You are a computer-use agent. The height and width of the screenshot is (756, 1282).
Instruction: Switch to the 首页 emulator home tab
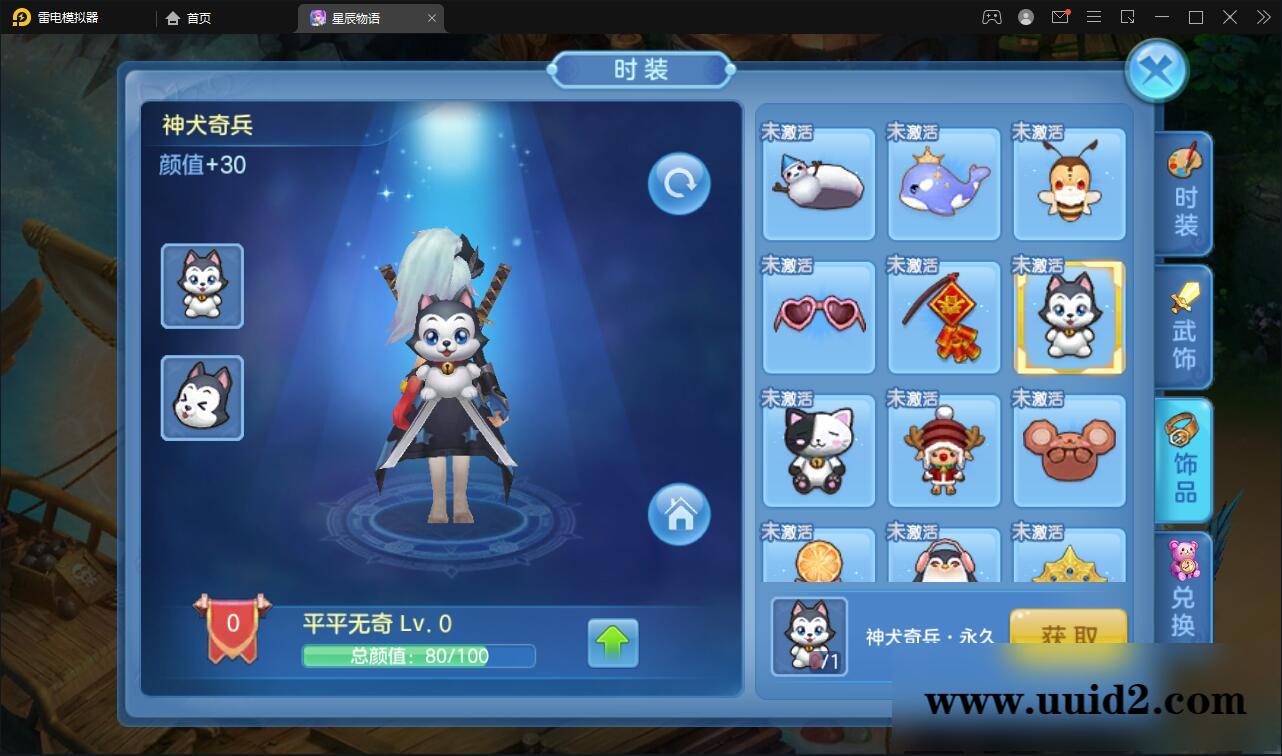coord(189,17)
